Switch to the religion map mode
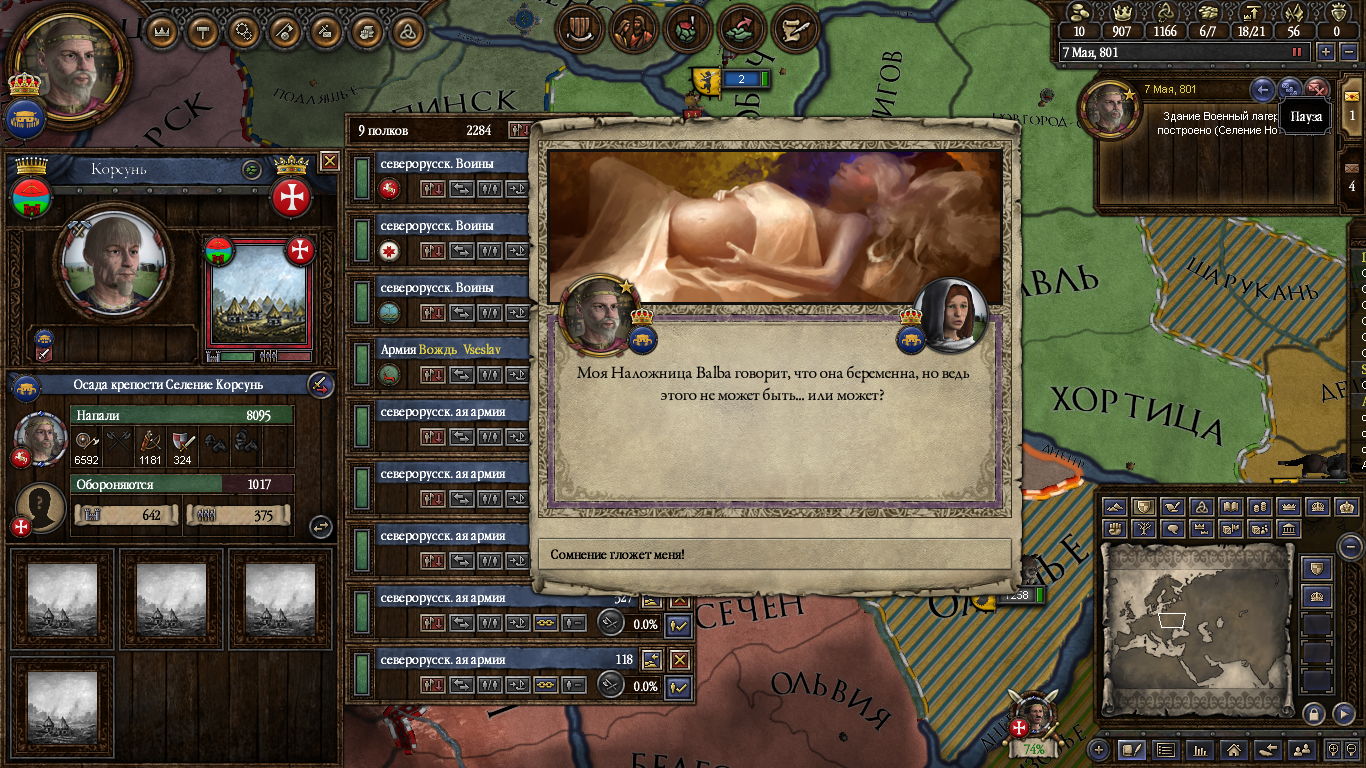 coord(1202,507)
